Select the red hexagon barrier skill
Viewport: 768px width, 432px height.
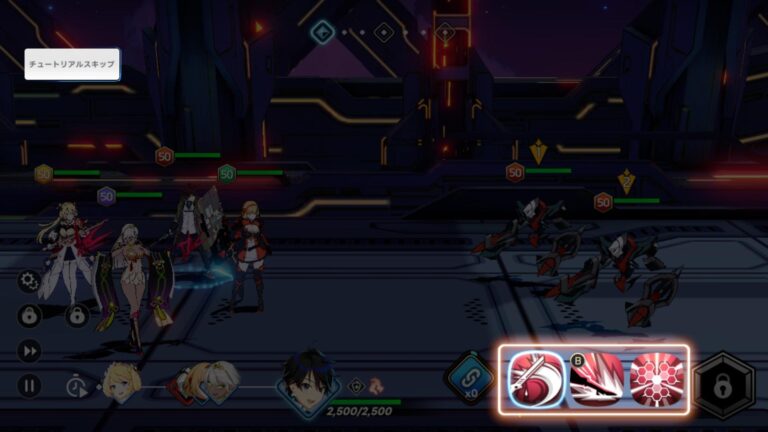(x=655, y=380)
